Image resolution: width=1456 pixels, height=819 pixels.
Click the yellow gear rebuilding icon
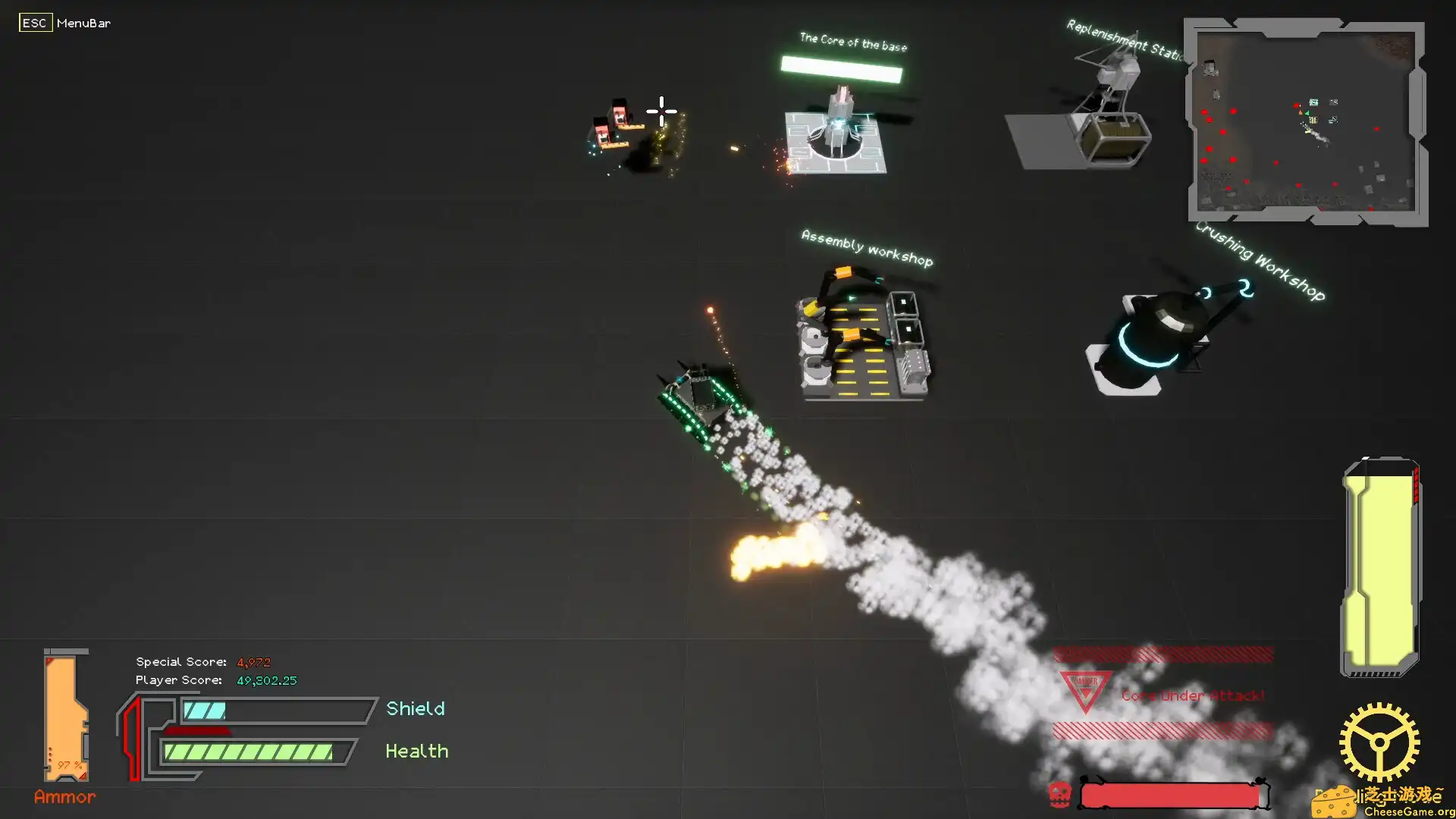coord(1382,739)
